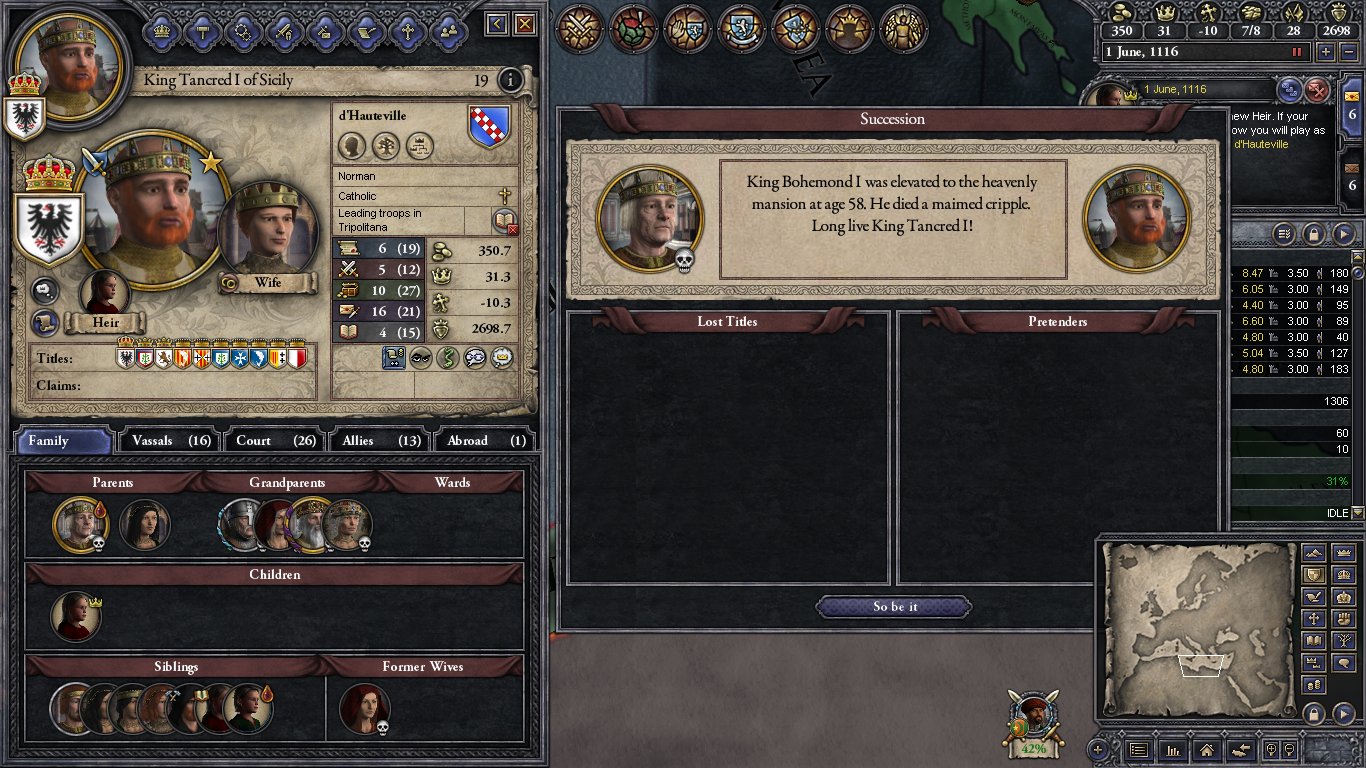Select the Heir portrait
1366x768 pixels.
pos(104,293)
